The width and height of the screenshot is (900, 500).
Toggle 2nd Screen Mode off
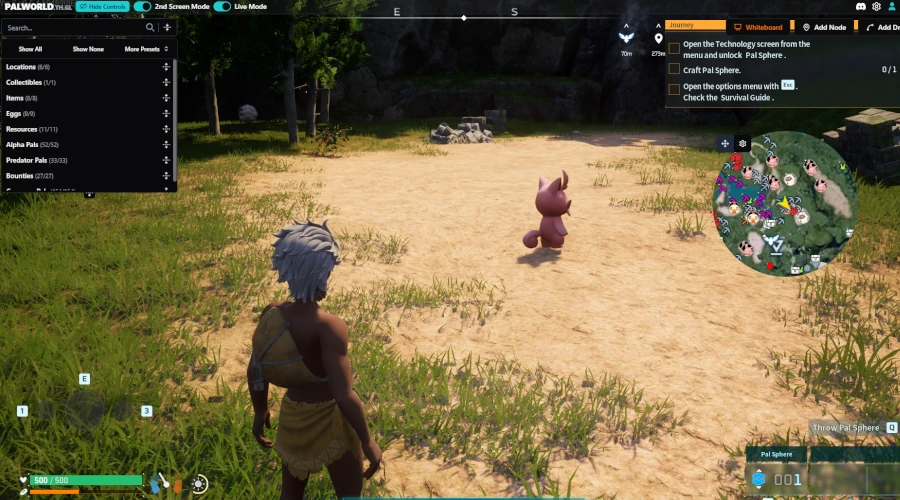tap(143, 7)
